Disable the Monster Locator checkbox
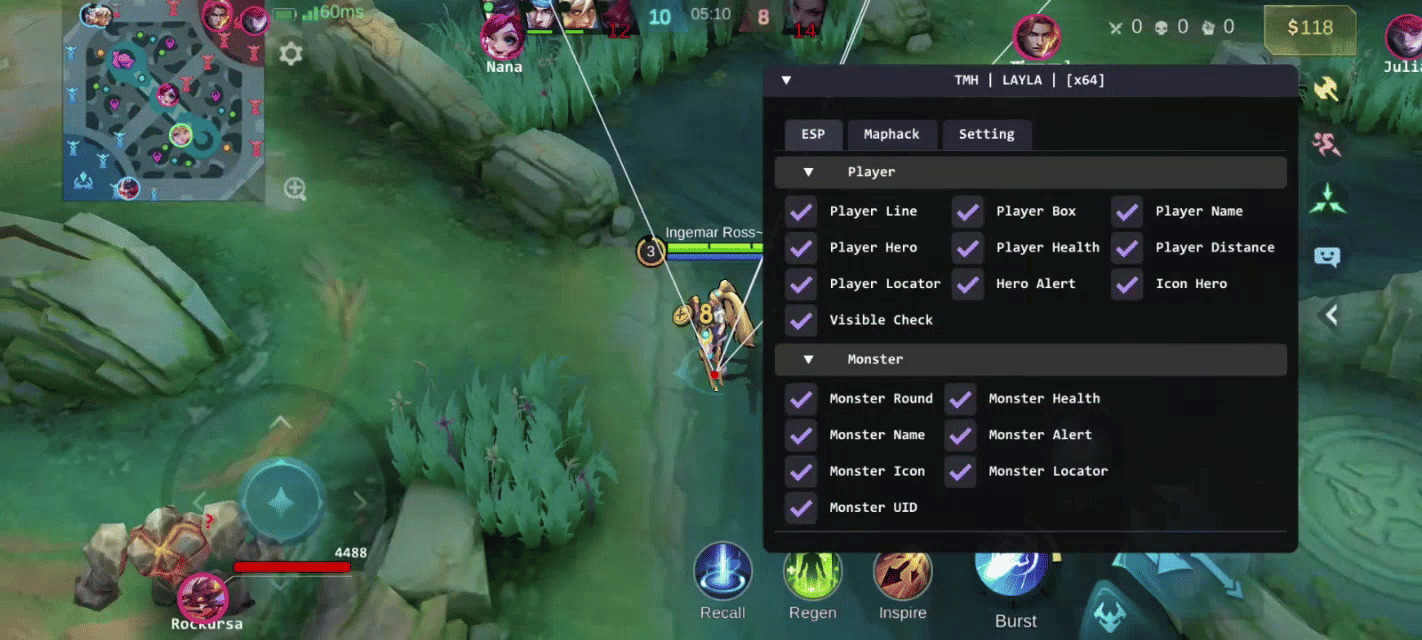The width and height of the screenshot is (1422, 640). 960,471
